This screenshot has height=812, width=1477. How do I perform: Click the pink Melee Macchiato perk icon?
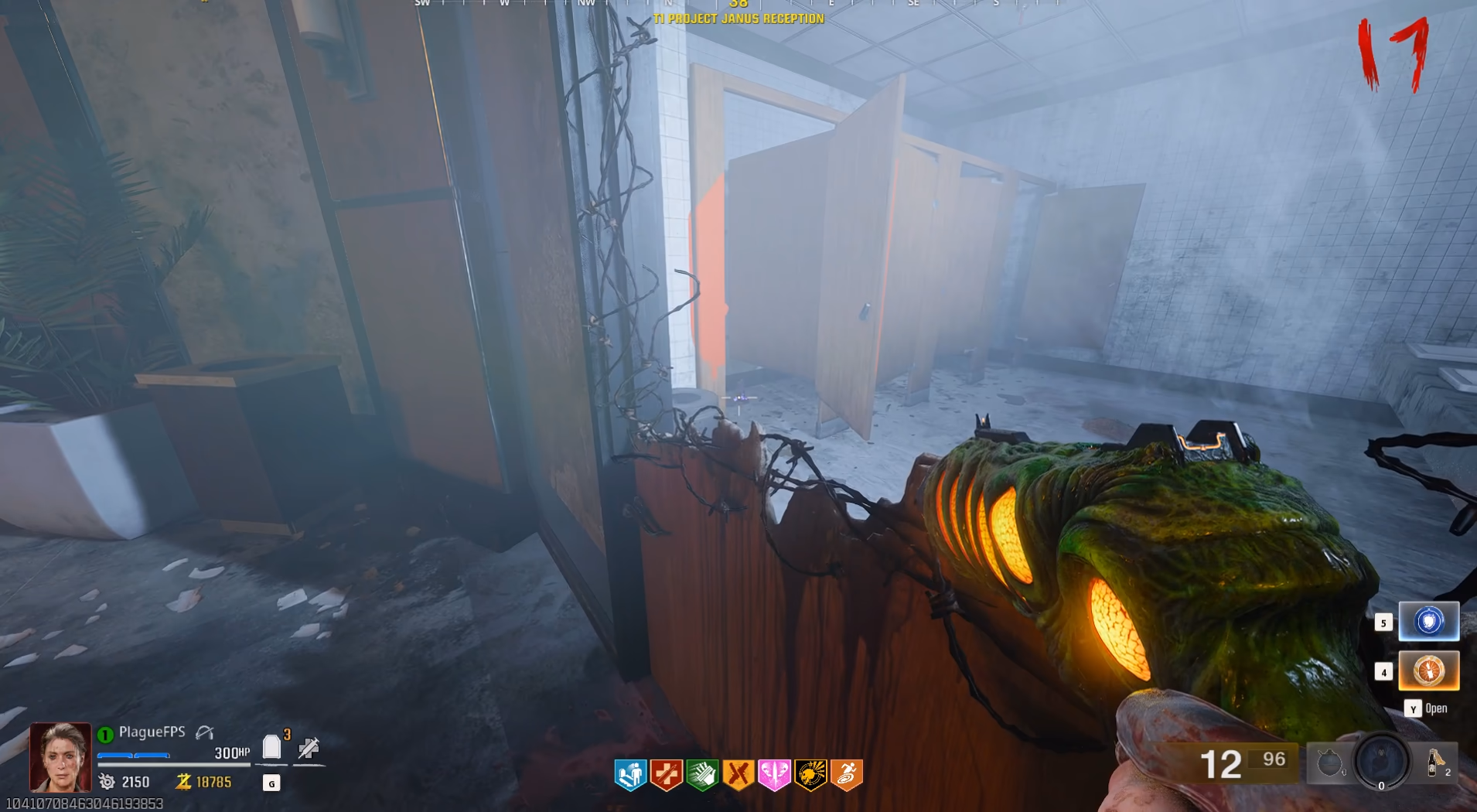(774, 775)
